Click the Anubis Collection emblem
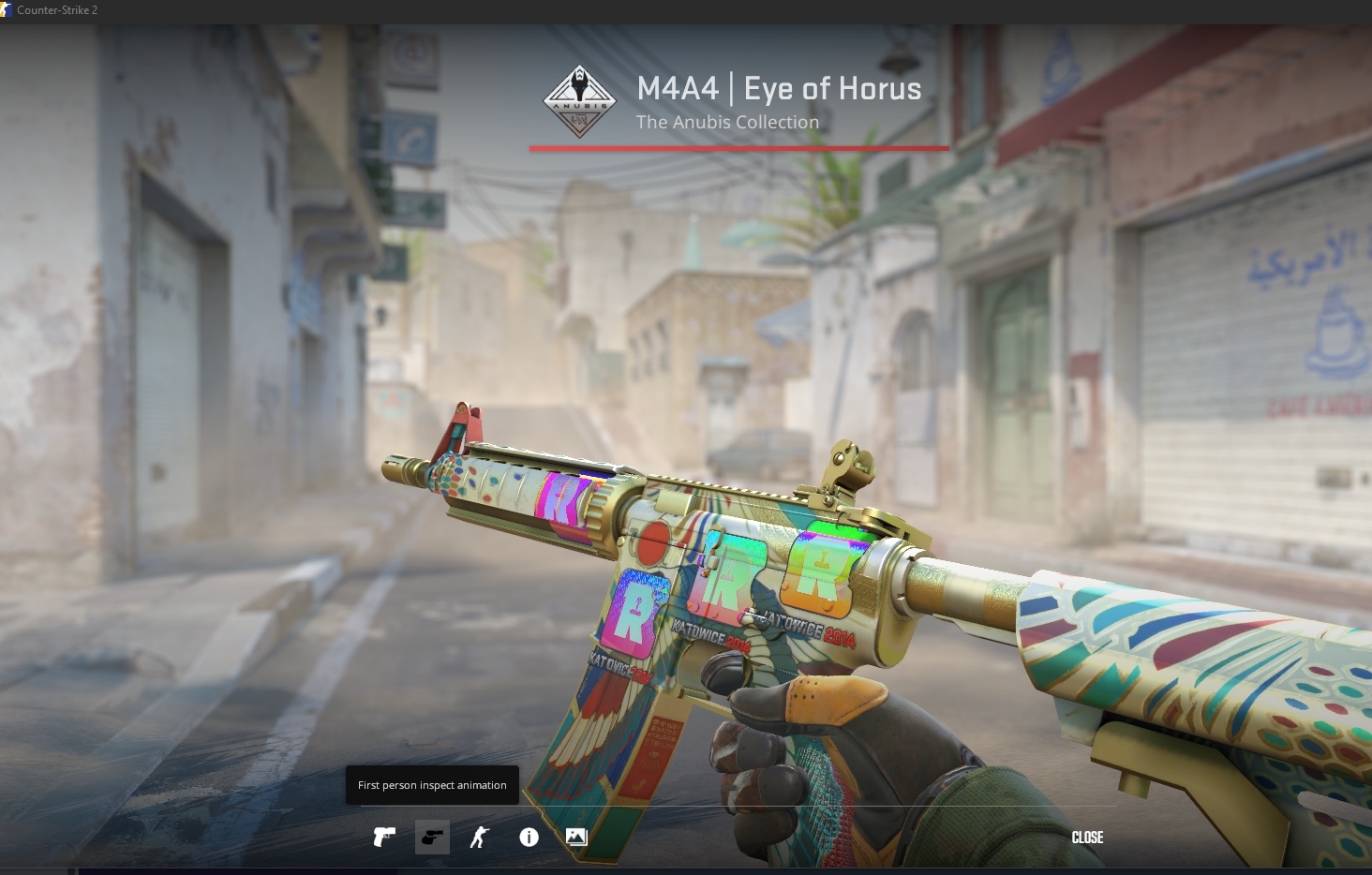 coord(579,100)
